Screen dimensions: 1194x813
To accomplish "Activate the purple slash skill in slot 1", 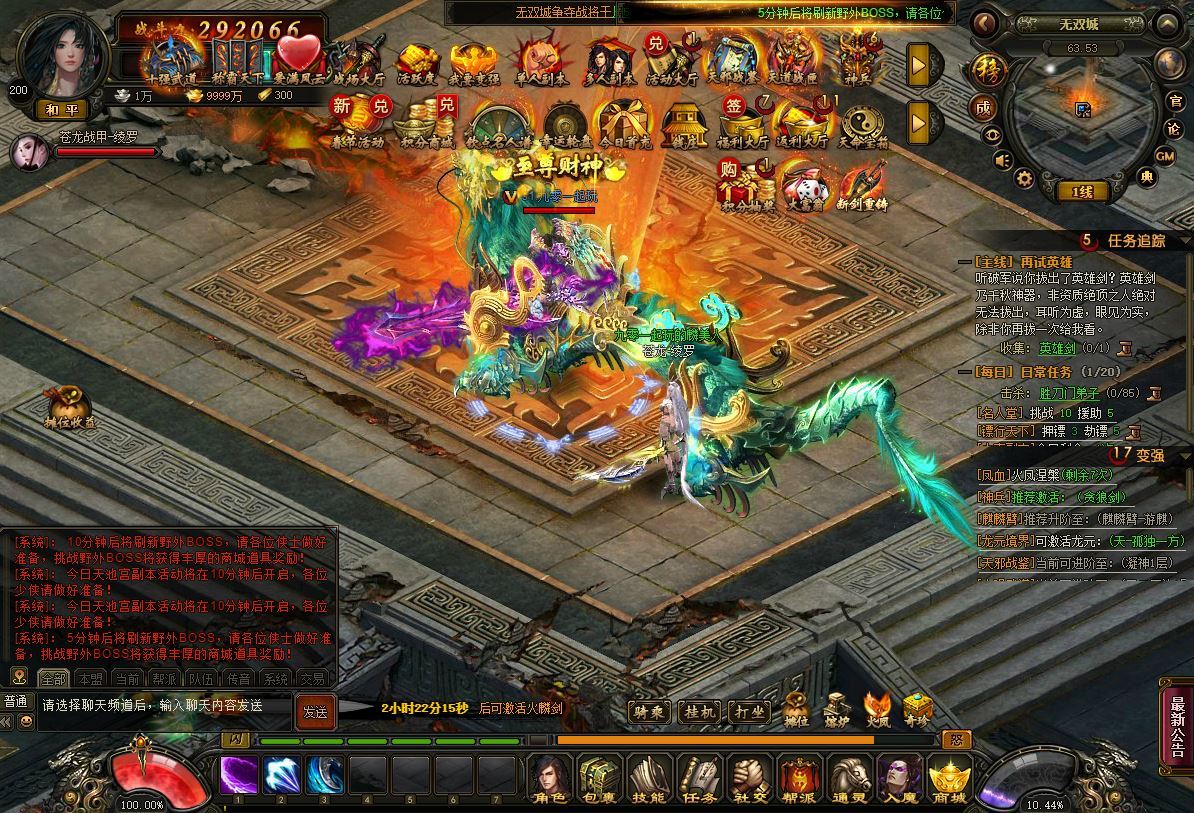I will coord(239,775).
